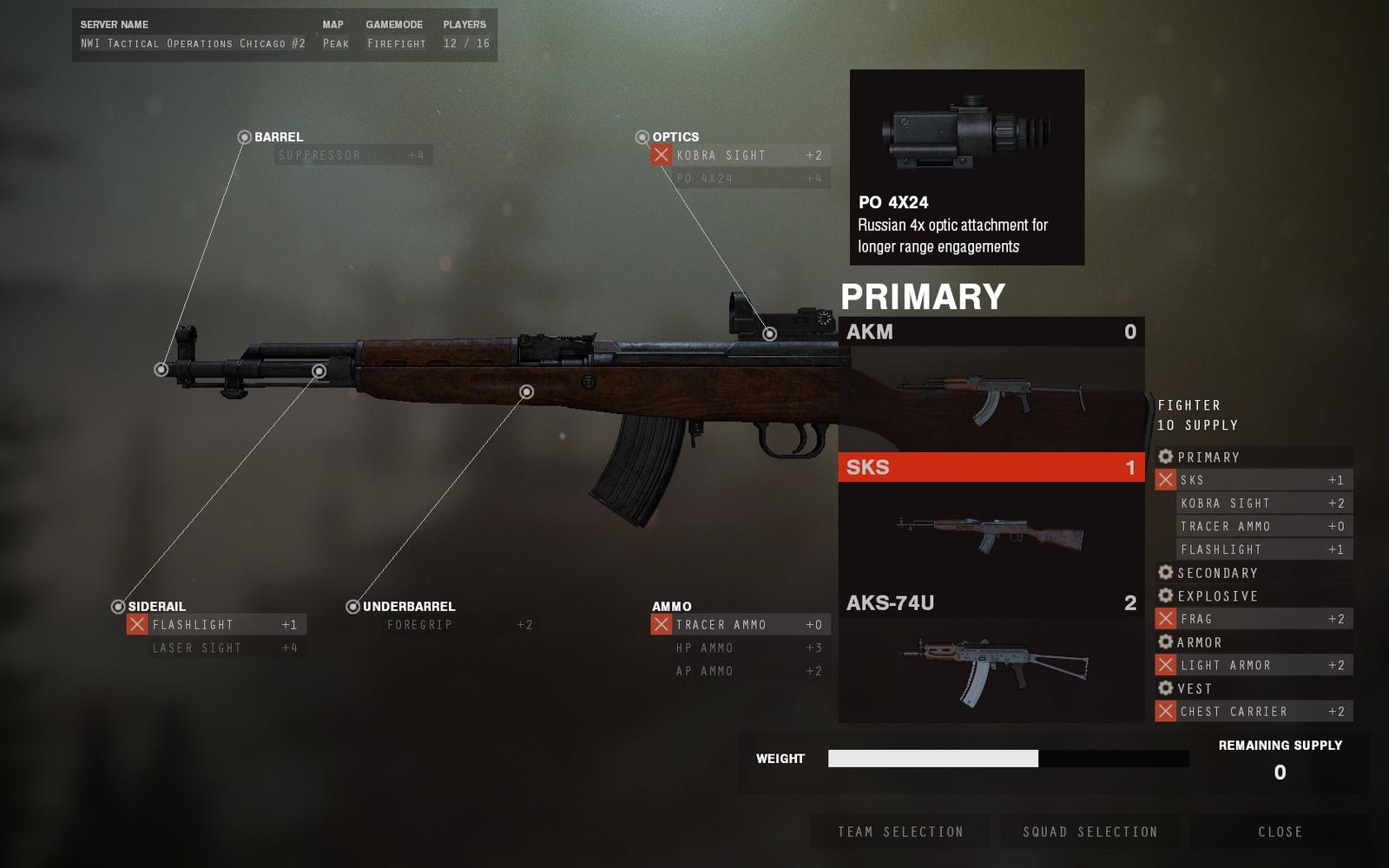Open the Secondary weapon category
This screenshot has width=1389, height=868.
point(1217,573)
